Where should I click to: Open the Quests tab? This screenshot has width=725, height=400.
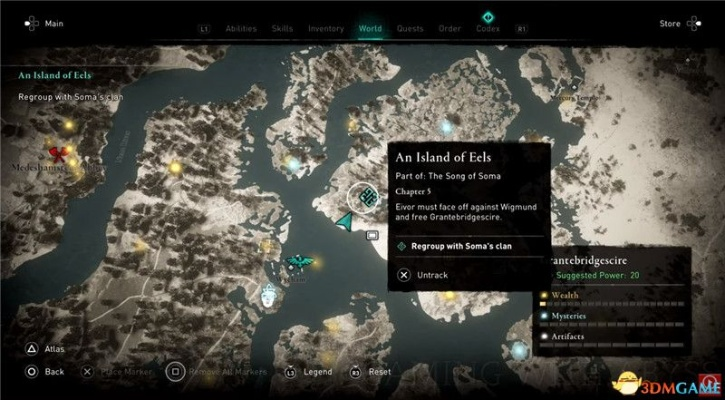408,28
